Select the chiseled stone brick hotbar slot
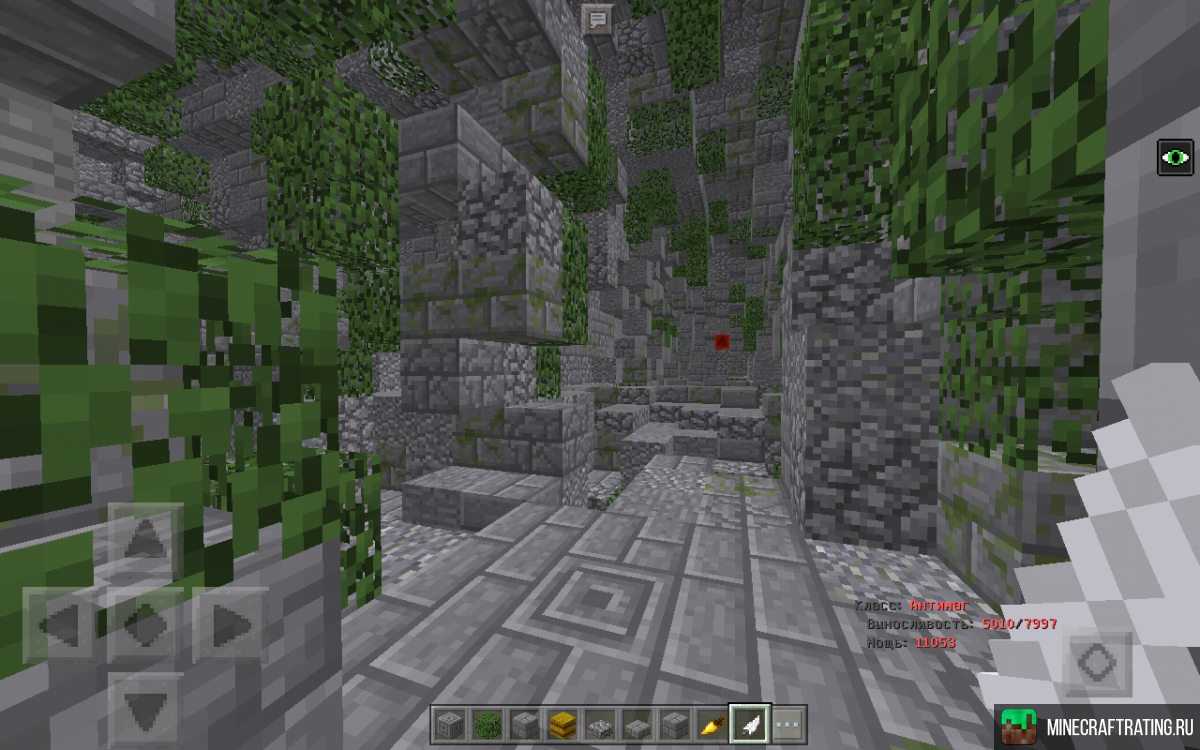1200x750 pixels. tap(447, 723)
